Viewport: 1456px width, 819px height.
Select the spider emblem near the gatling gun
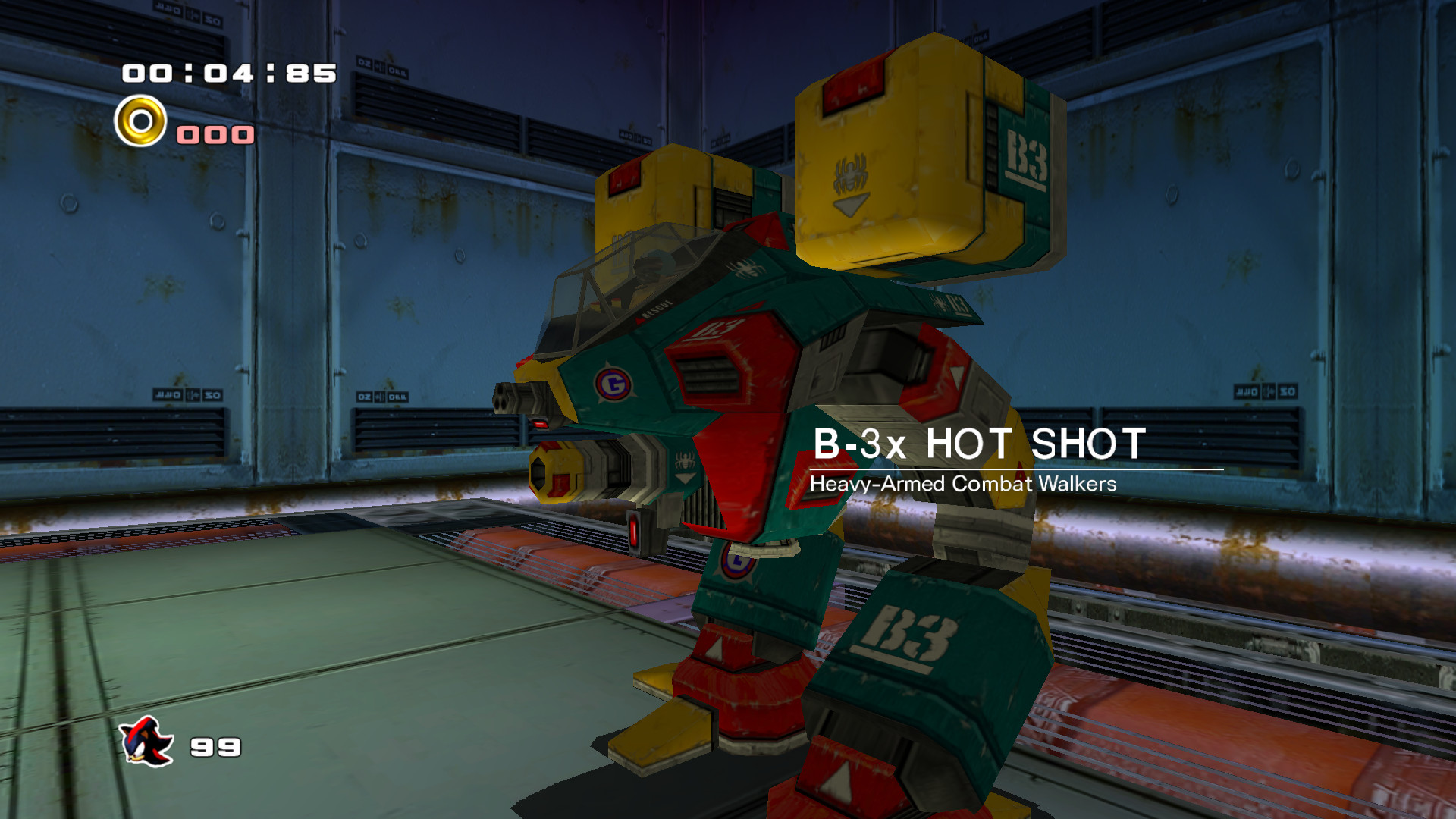[686, 458]
